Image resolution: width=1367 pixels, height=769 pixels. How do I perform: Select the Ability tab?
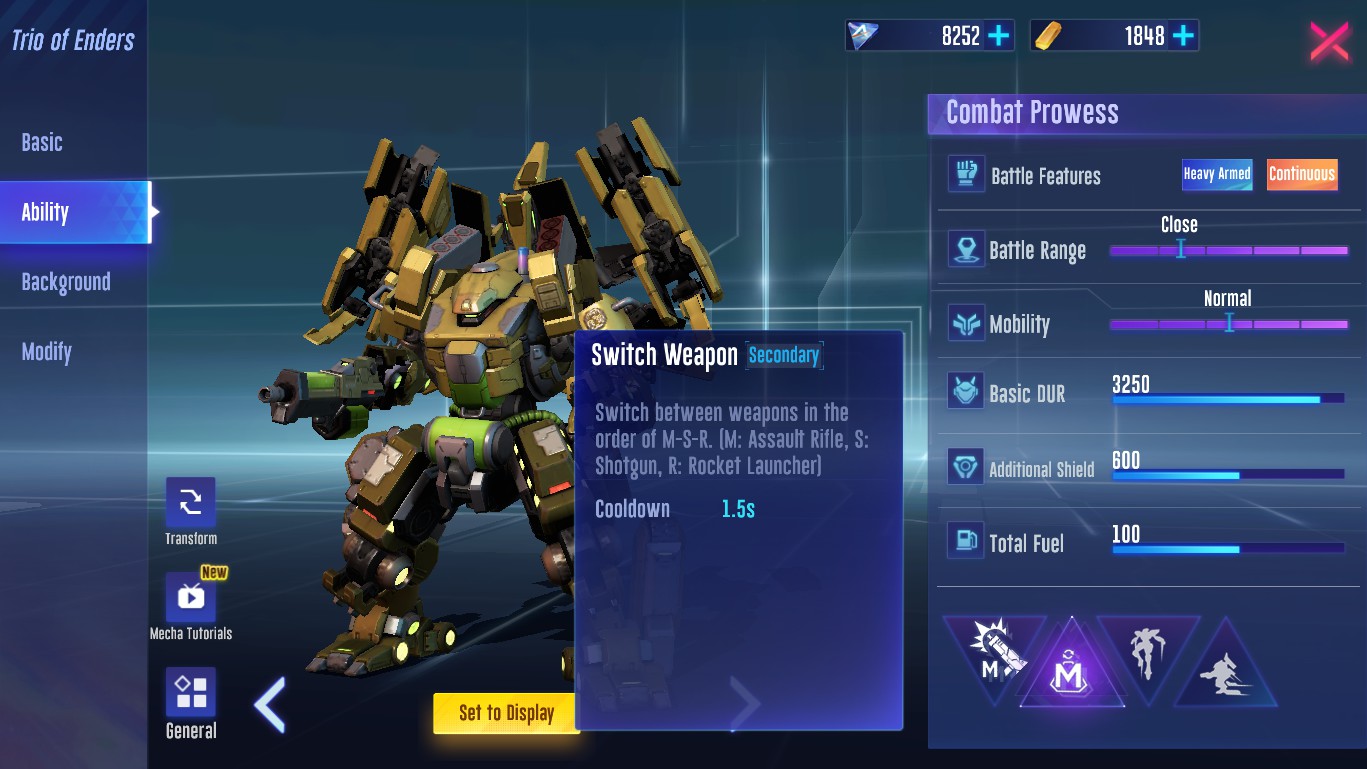coord(46,212)
